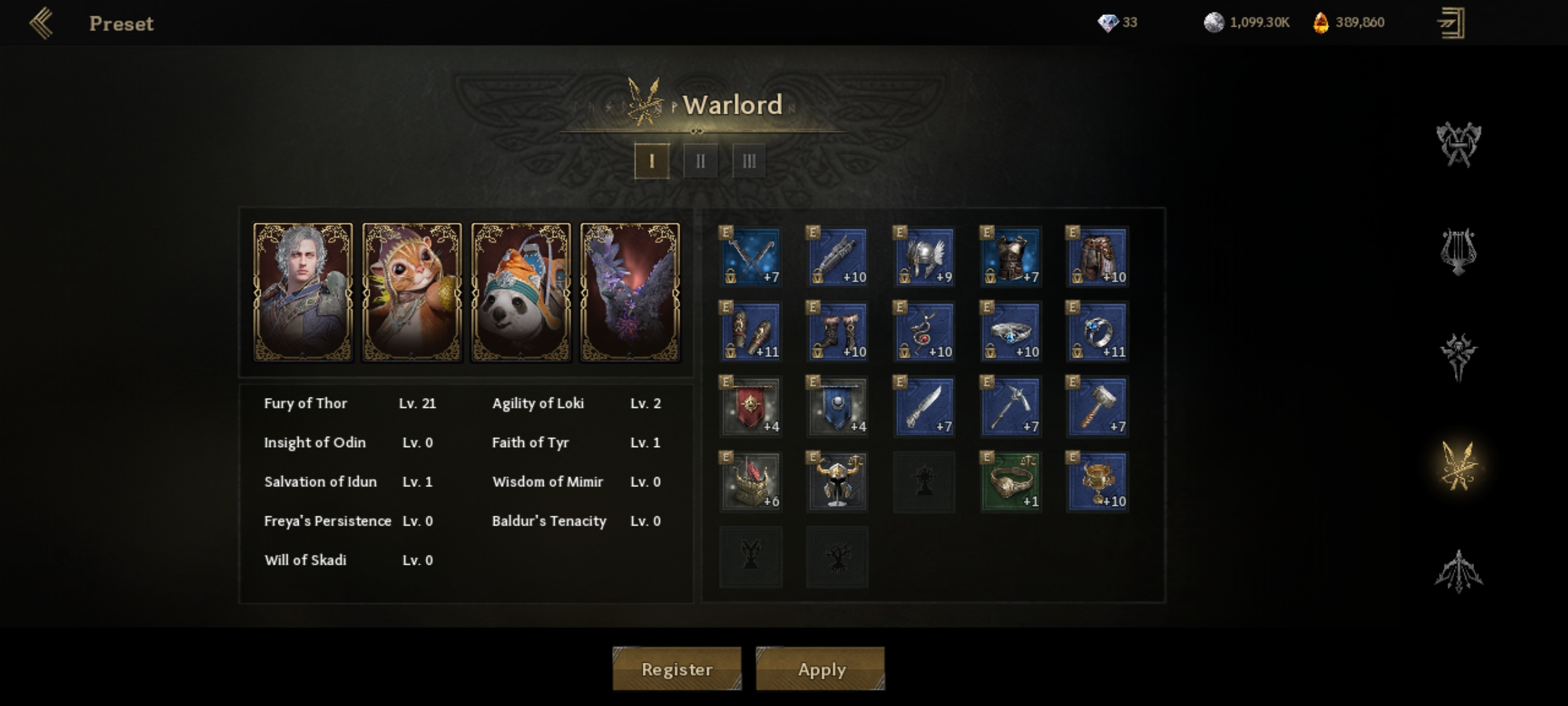Switch to preset slot II
This screenshot has width=1568, height=706.
coord(700,161)
